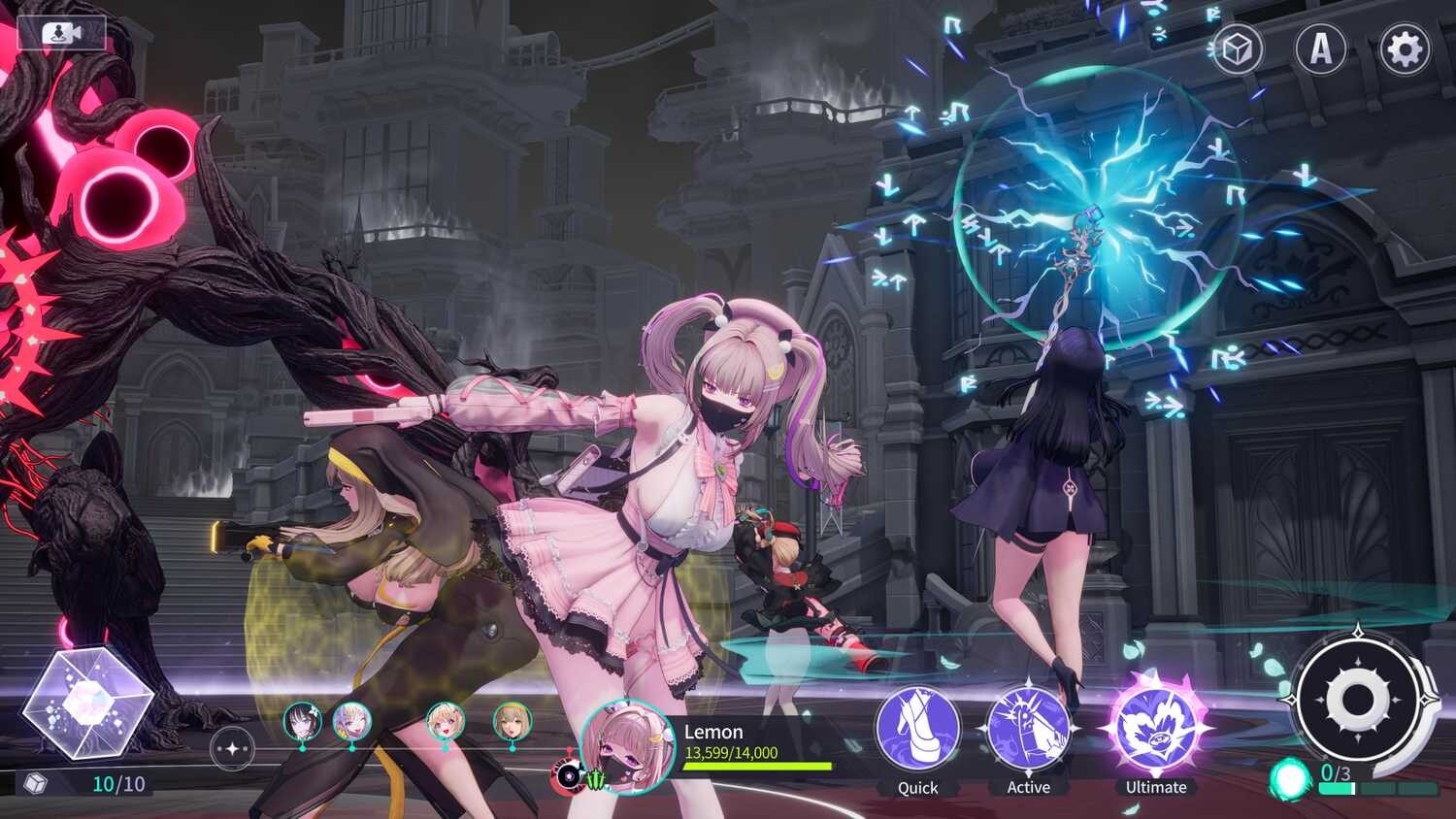Toggle the camera view button
1456x819 pixels.
pyautogui.click(x=61, y=34)
